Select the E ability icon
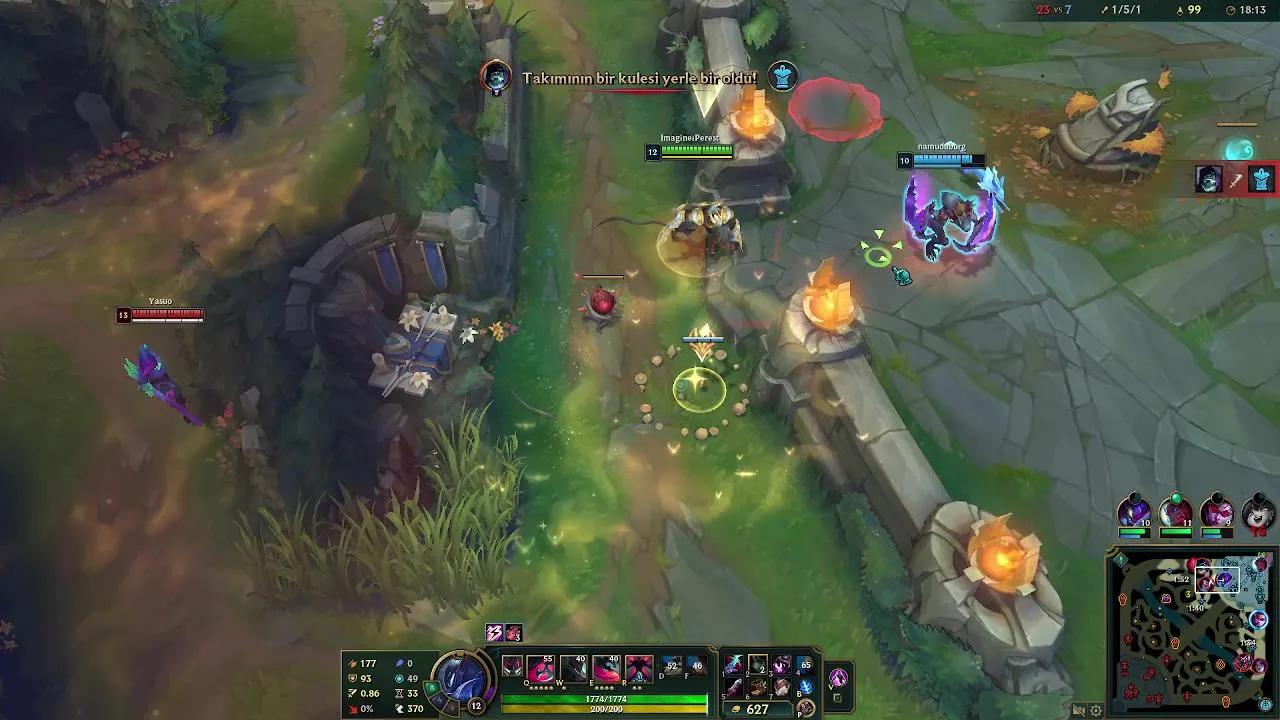1280x720 pixels. coord(606,669)
